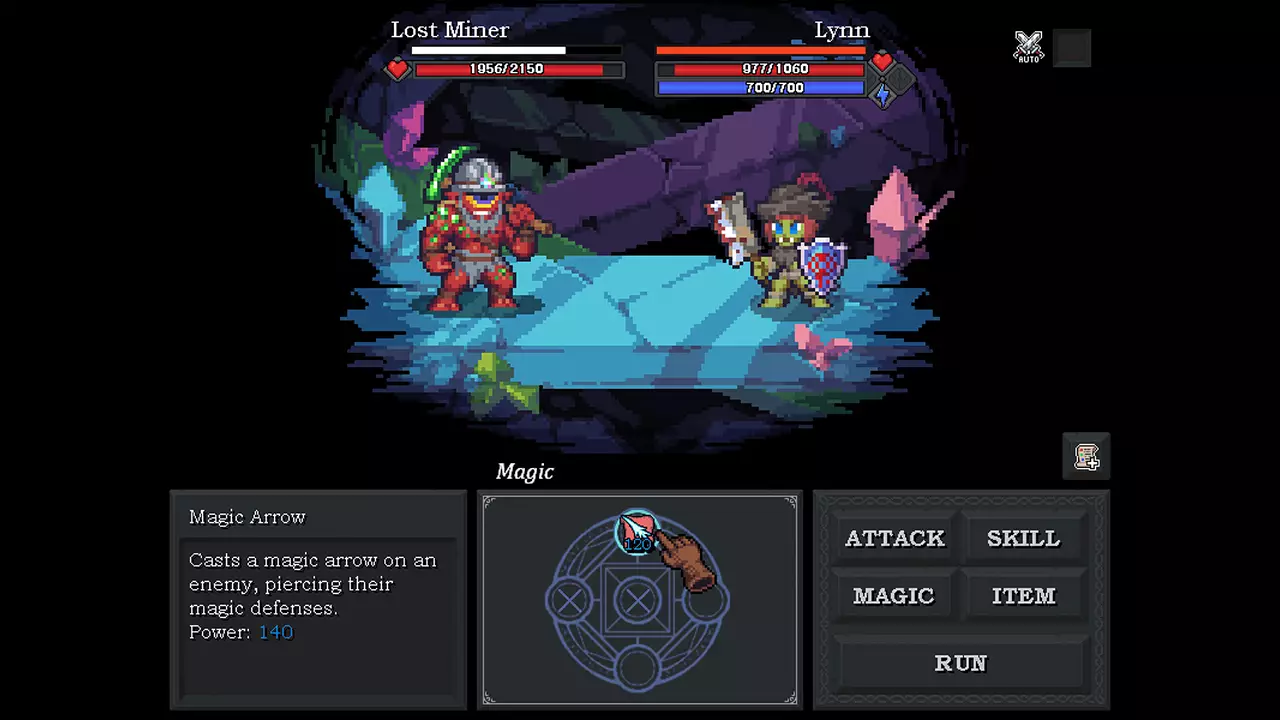
Task: Open the battle log scroll icon
Action: pos(1086,457)
